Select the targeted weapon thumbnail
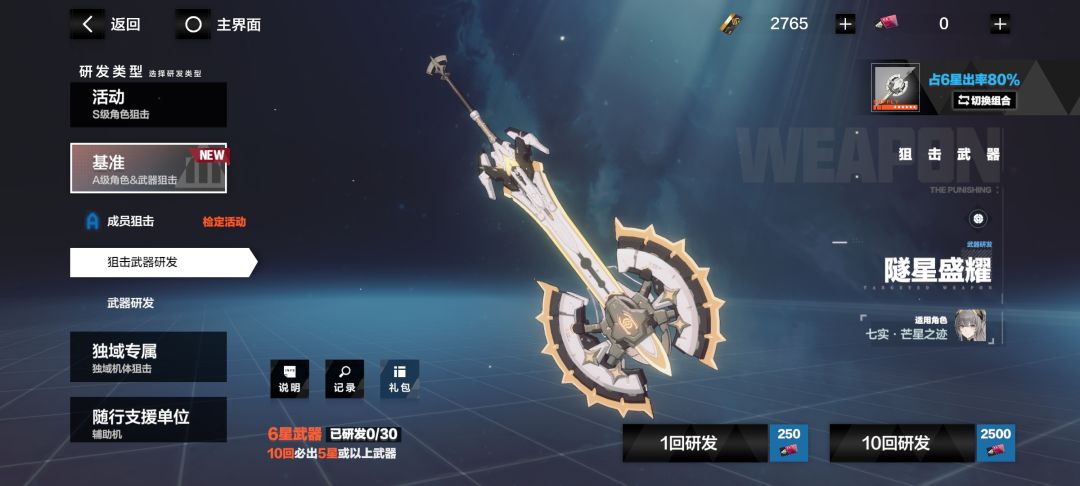 895,88
